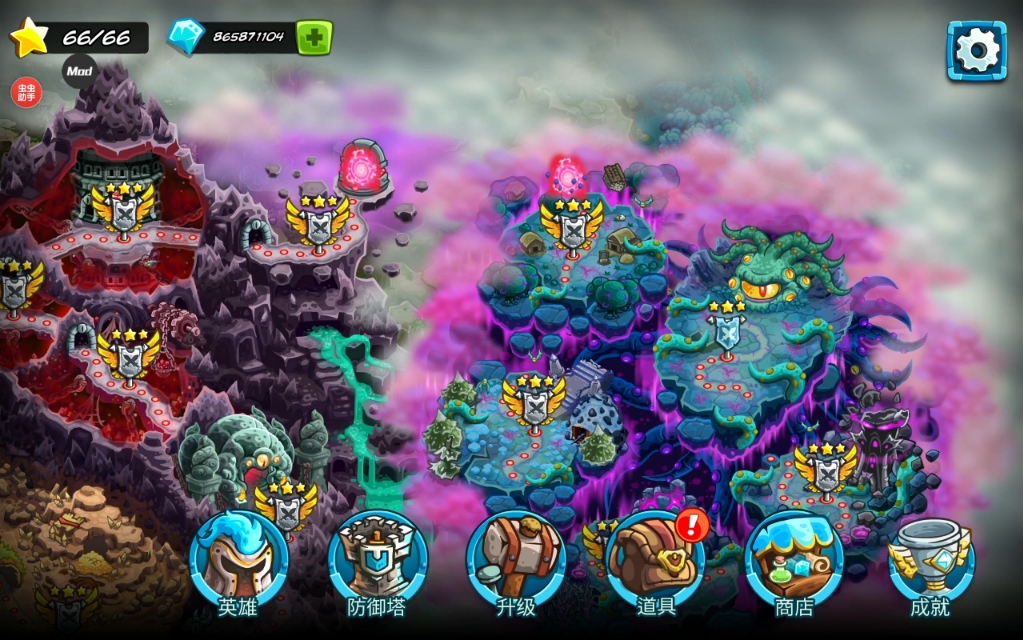Open the 英雄 heroes menu

(x=238, y=562)
